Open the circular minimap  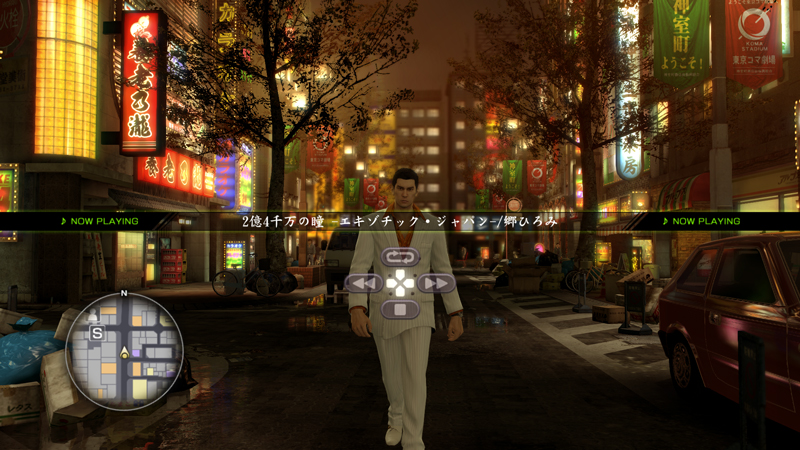125,351
